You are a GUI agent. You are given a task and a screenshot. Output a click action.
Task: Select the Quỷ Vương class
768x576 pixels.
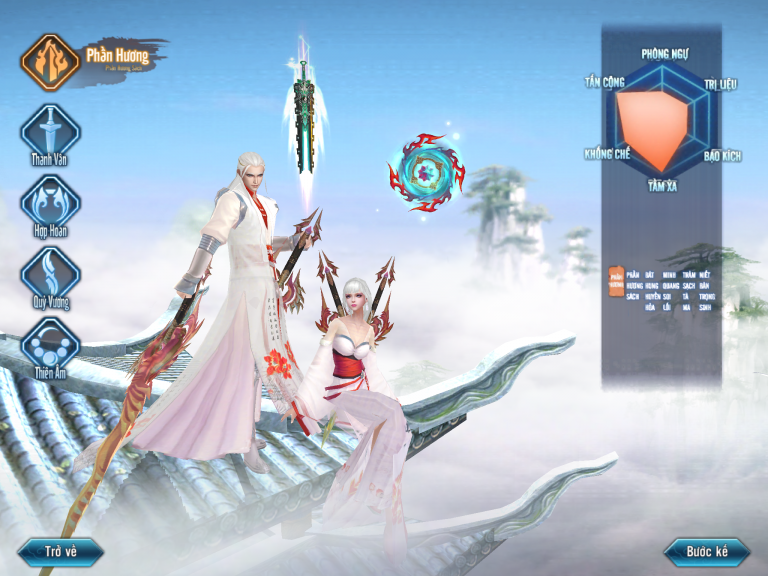[50, 272]
